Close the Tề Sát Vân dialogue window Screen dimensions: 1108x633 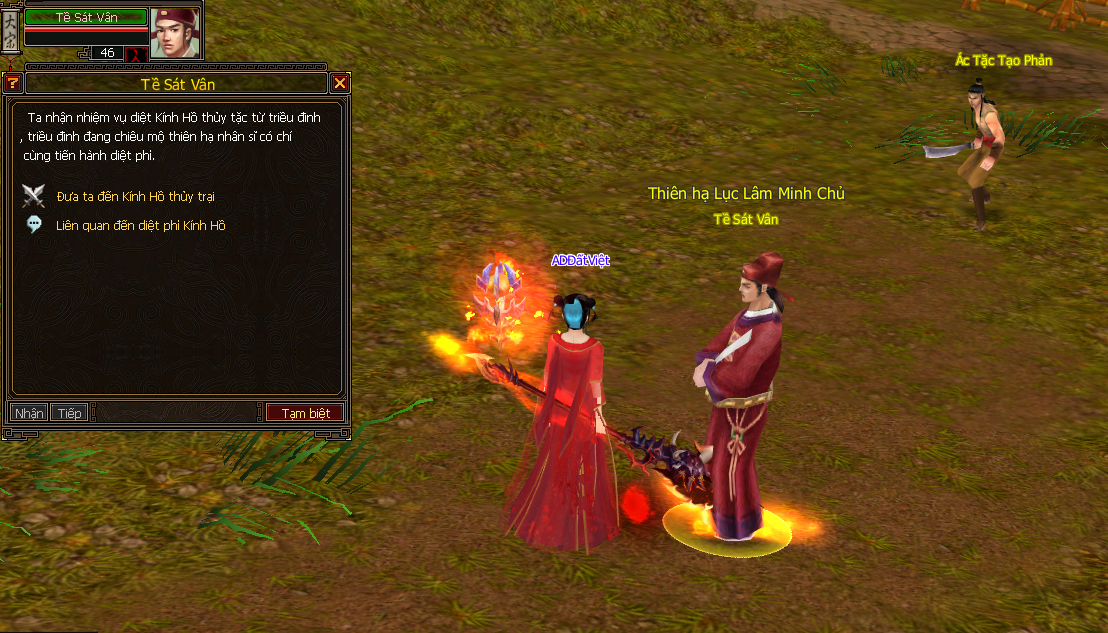[340, 84]
